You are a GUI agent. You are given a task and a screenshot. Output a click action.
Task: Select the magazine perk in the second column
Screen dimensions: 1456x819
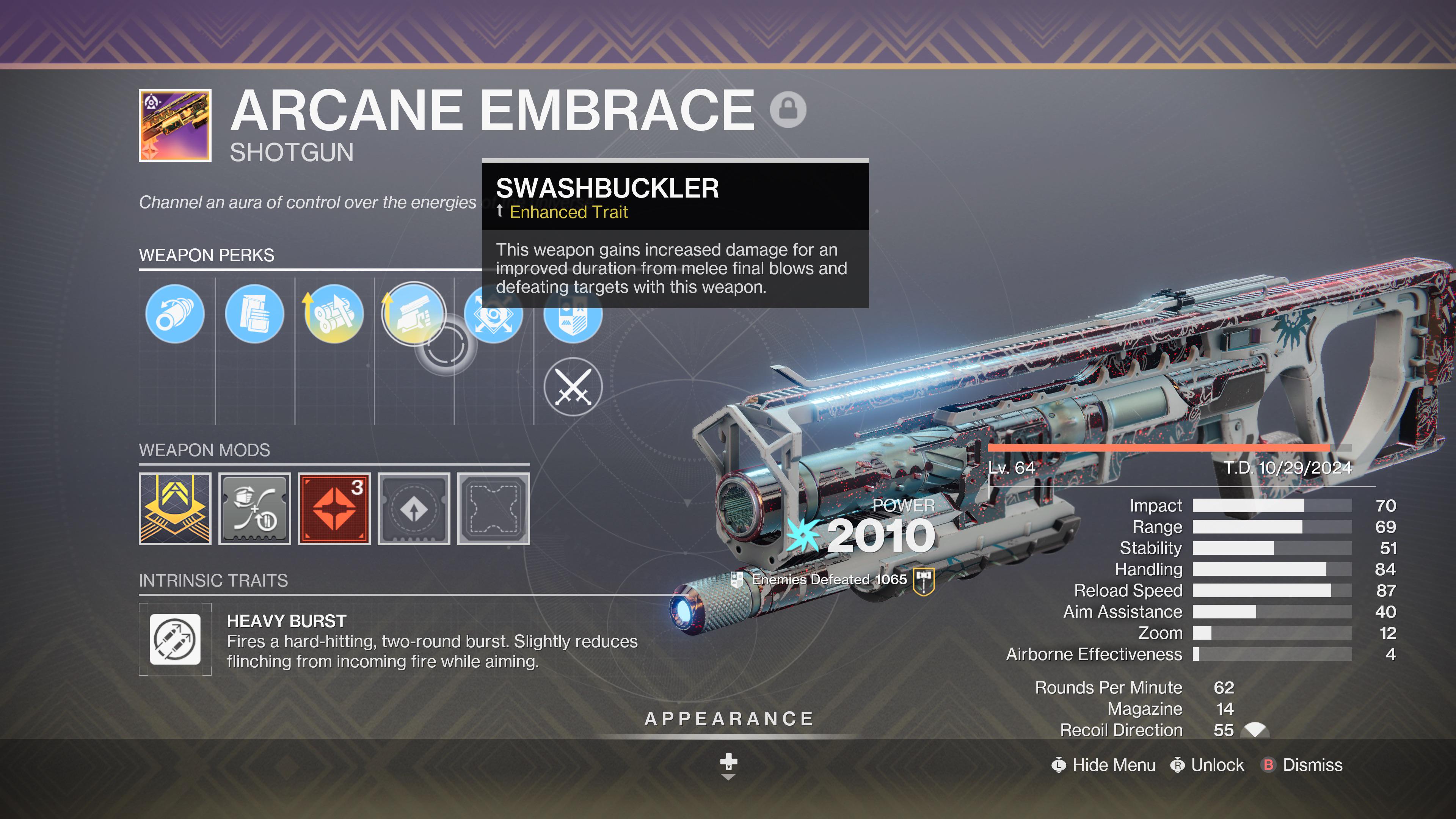(254, 314)
